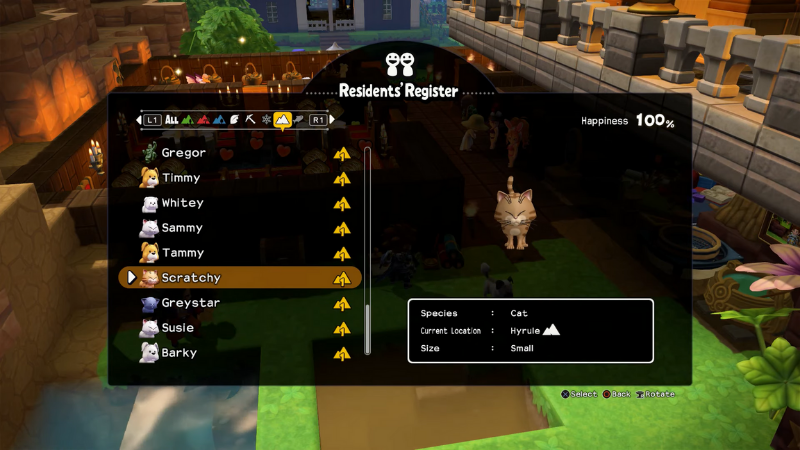Switch to the fish filter tab
800x450 pixels.
click(x=298, y=120)
